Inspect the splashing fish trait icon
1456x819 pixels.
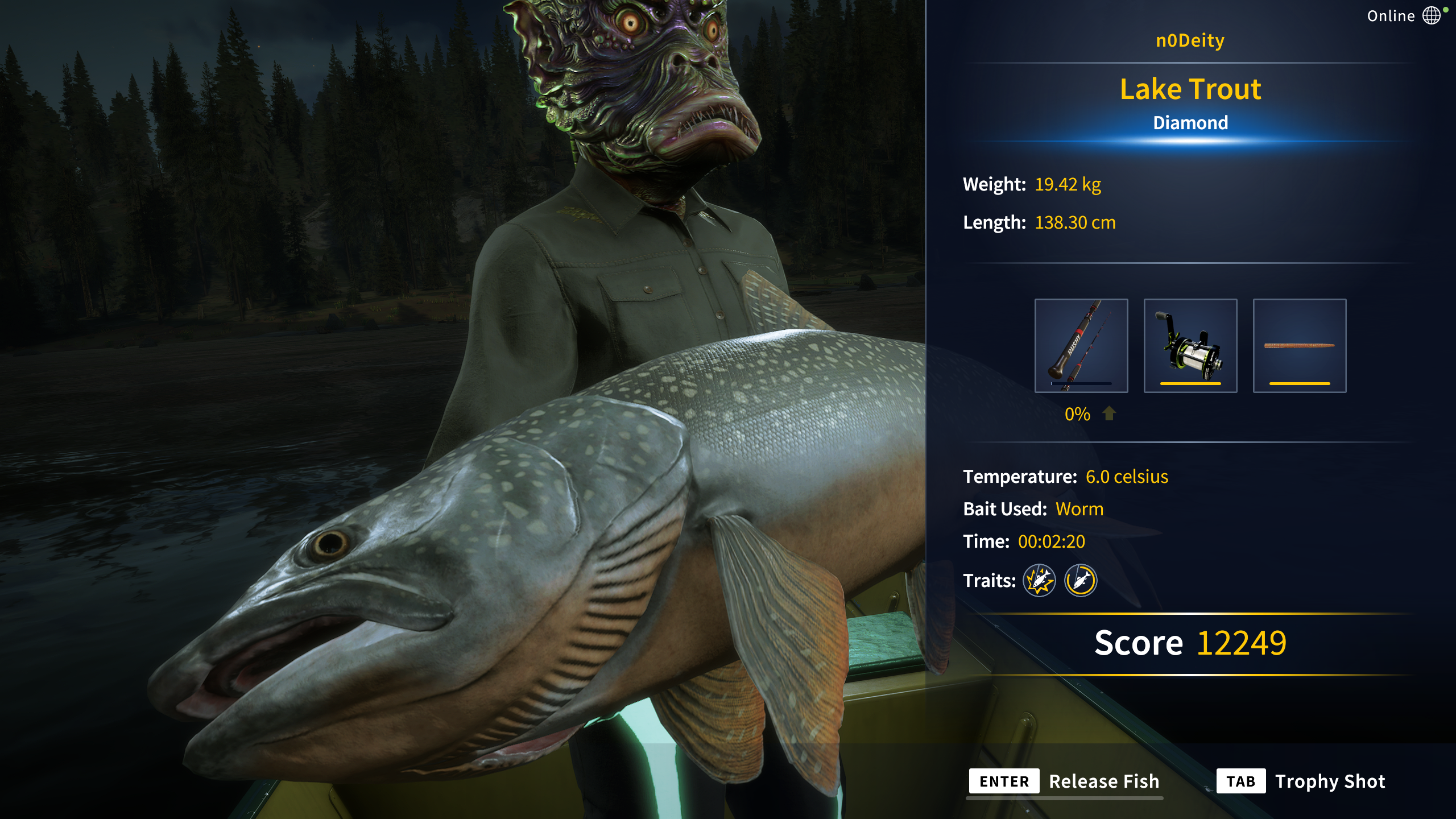click(x=1039, y=581)
